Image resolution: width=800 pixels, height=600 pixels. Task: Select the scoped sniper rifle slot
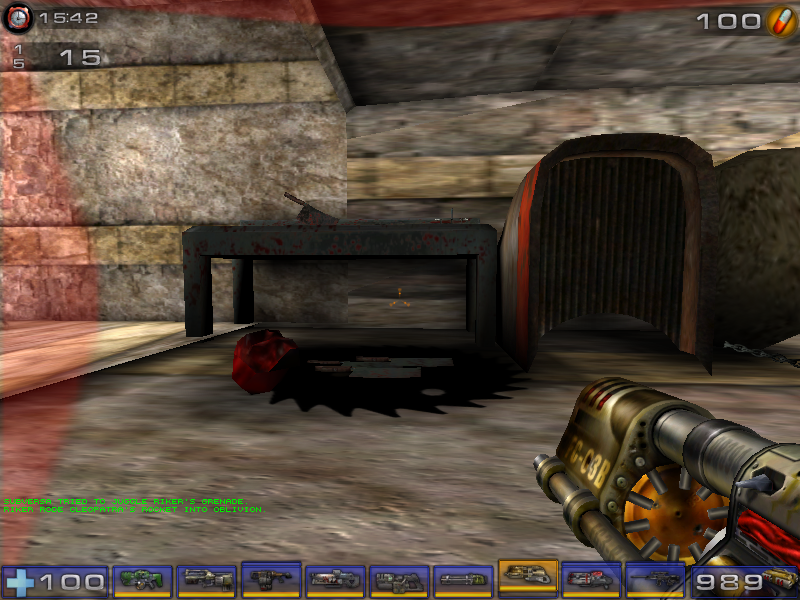pyautogui.click(x=655, y=579)
